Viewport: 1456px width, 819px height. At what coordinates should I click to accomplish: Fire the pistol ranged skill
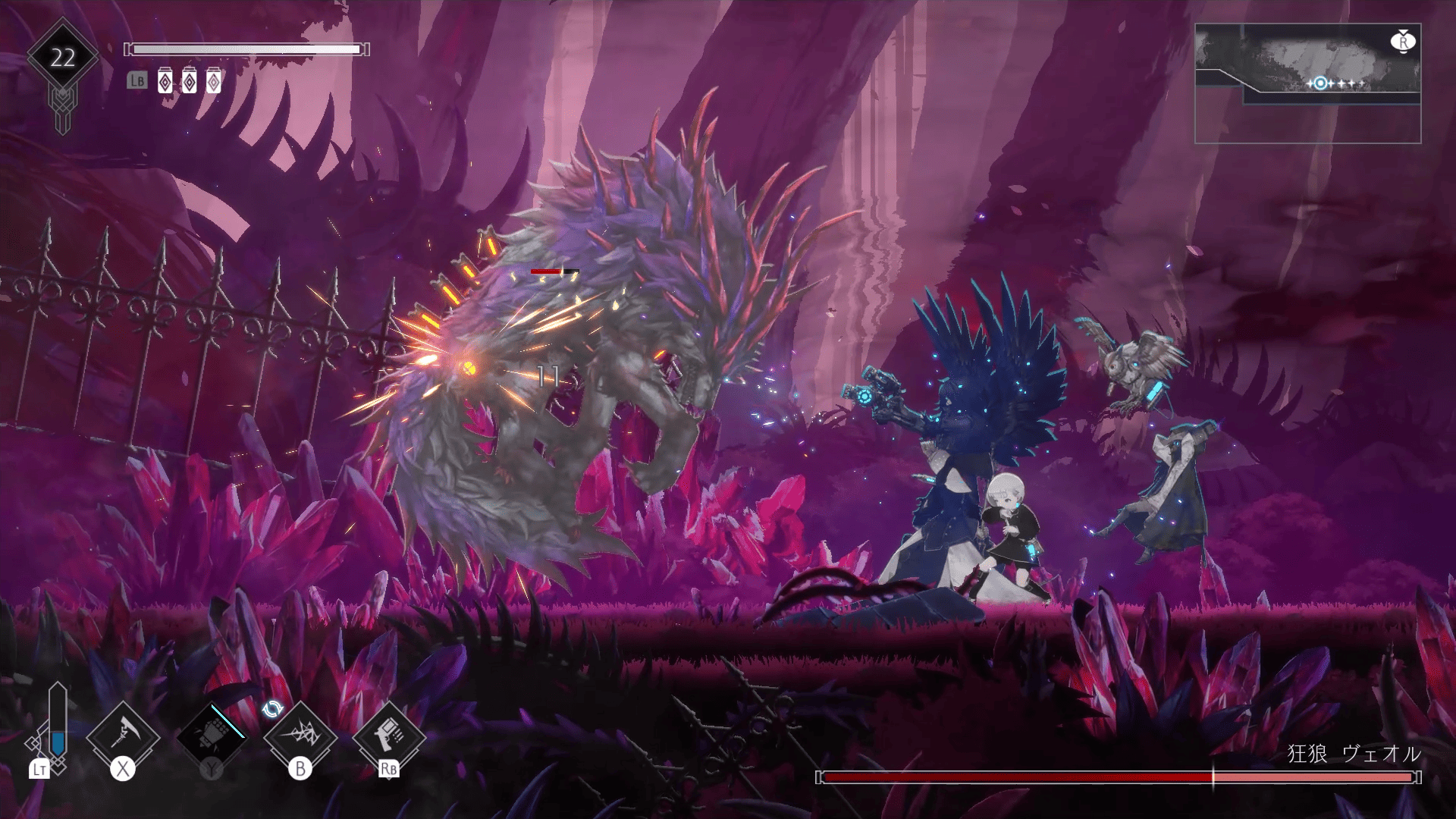click(389, 734)
